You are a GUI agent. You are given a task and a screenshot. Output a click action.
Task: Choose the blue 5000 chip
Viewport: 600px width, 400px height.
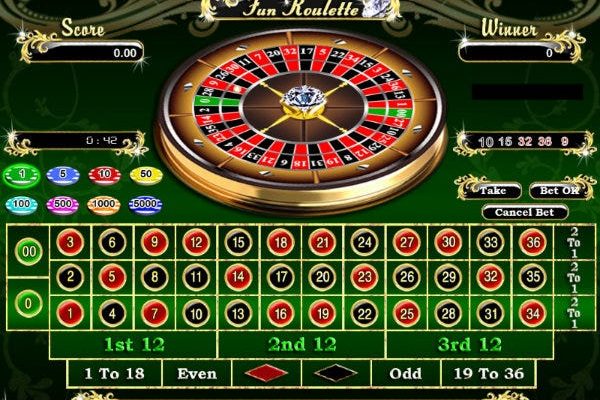(x=146, y=204)
